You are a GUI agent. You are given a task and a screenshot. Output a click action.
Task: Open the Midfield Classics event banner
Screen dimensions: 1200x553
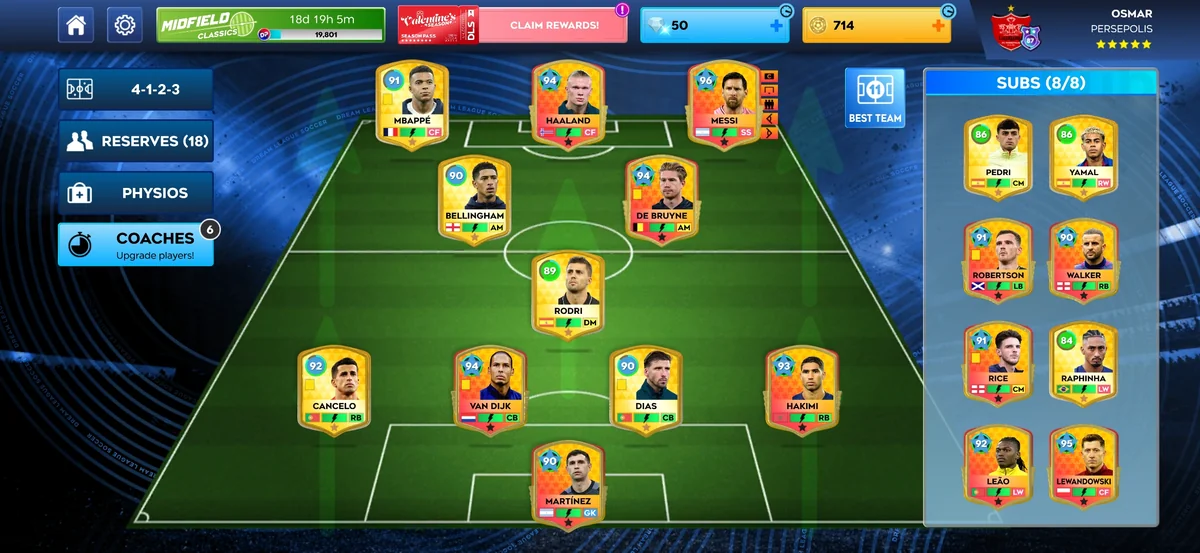[x=270, y=25]
